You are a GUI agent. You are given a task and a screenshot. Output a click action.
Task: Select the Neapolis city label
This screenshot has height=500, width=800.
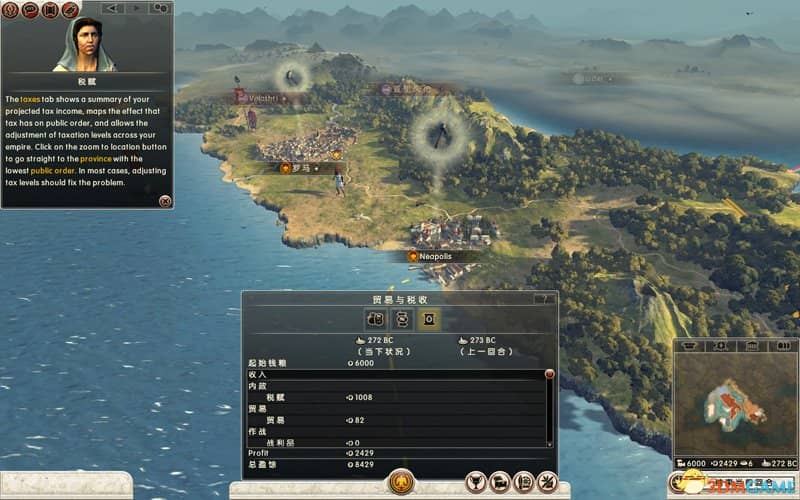(431, 257)
